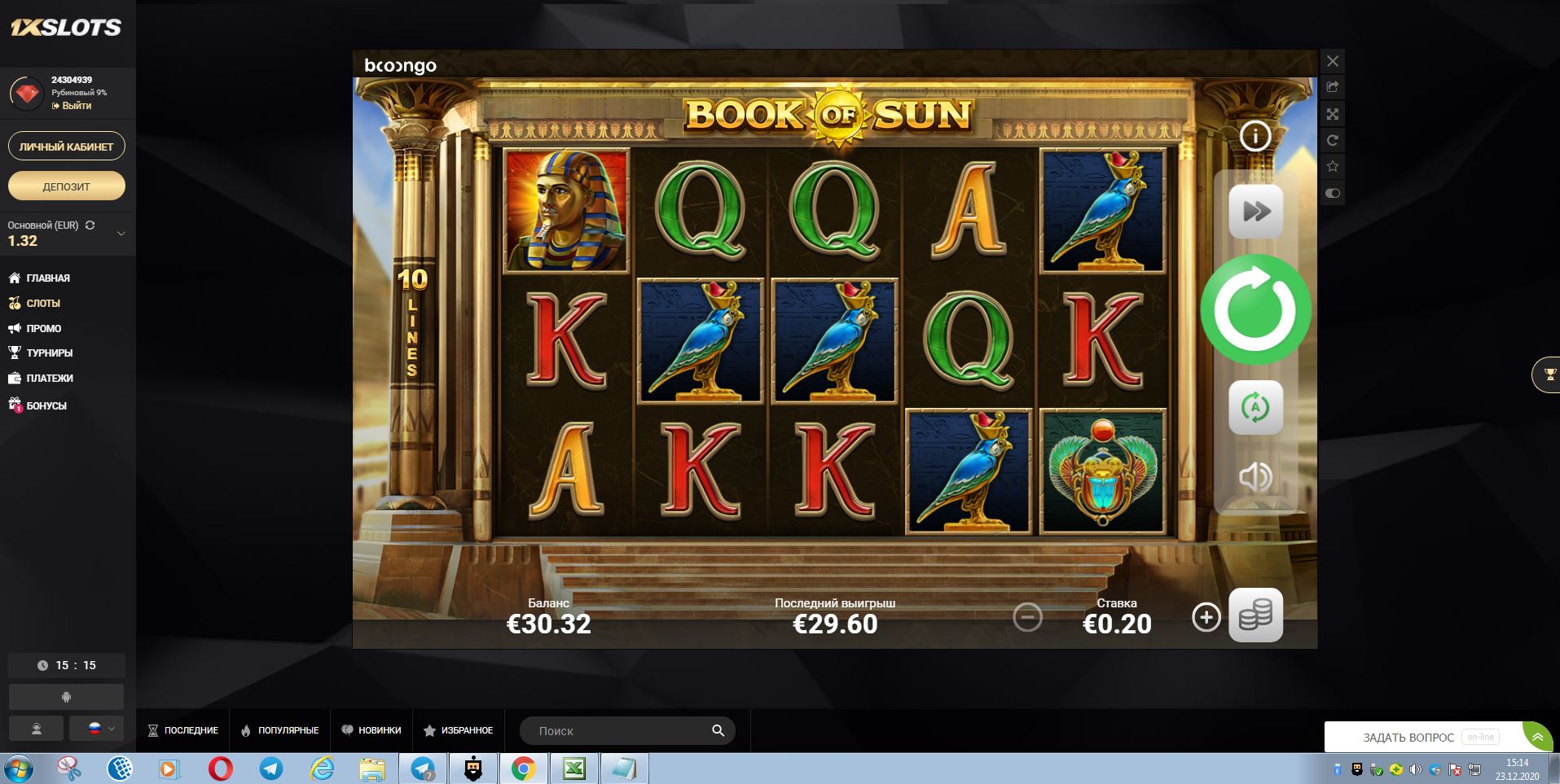Show the Популярные games tab
This screenshot has width=1560, height=784.
(279, 730)
